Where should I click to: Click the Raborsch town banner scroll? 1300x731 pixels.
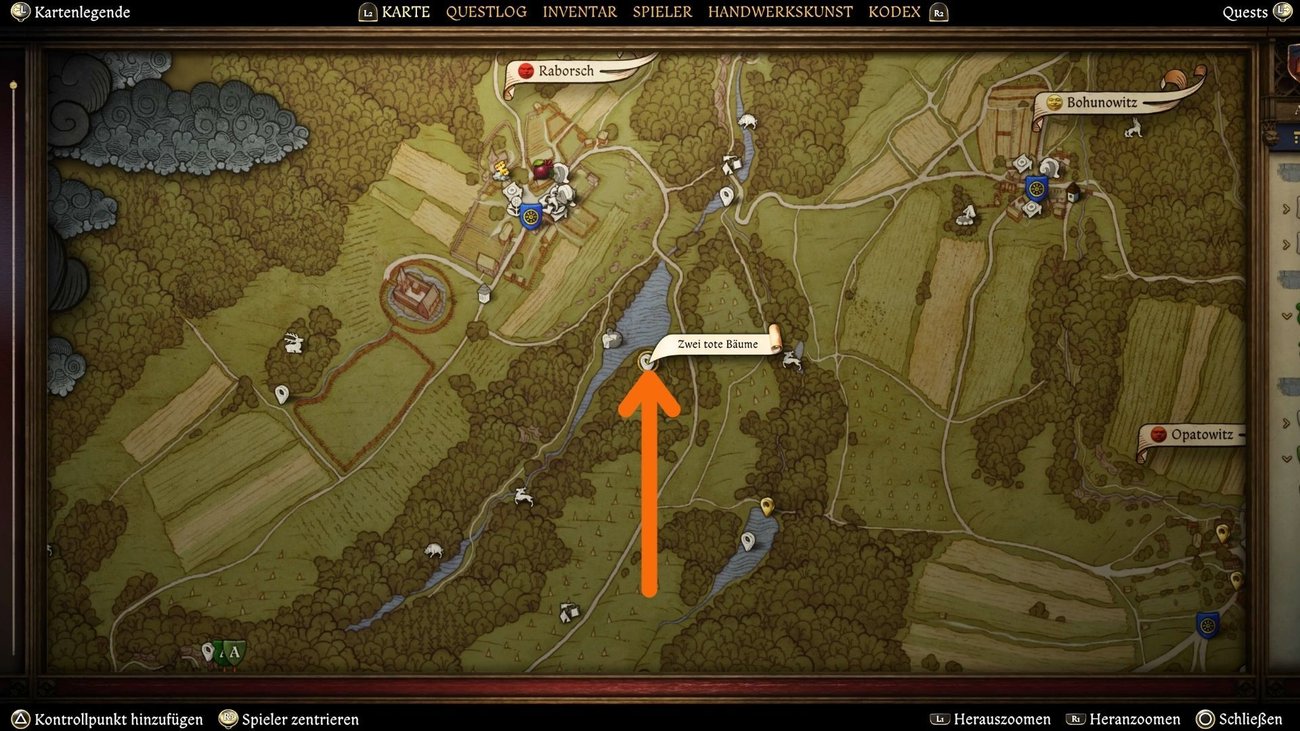point(570,70)
